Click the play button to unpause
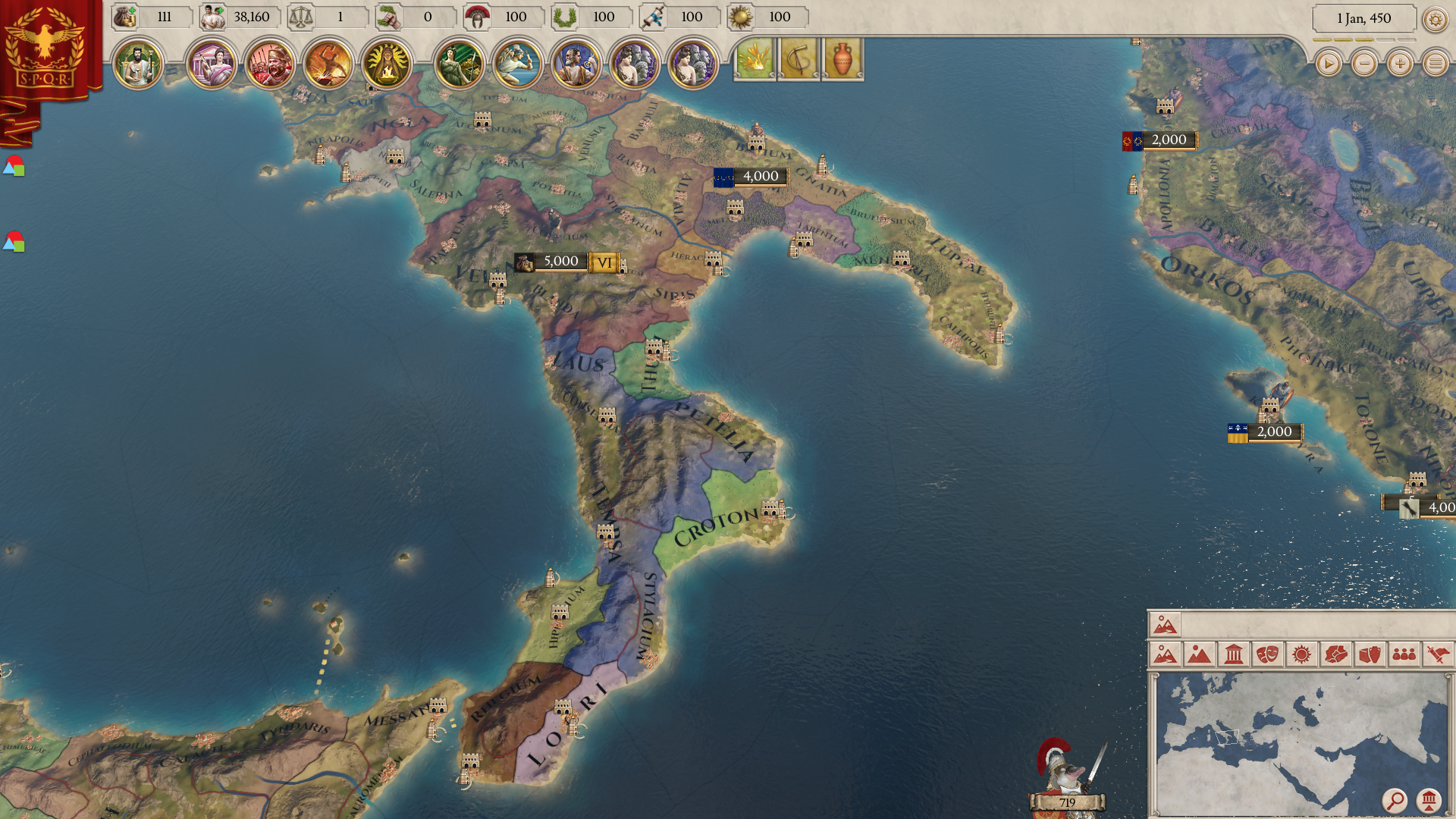Image resolution: width=1456 pixels, height=819 pixels. click(x=1328, y=64)
